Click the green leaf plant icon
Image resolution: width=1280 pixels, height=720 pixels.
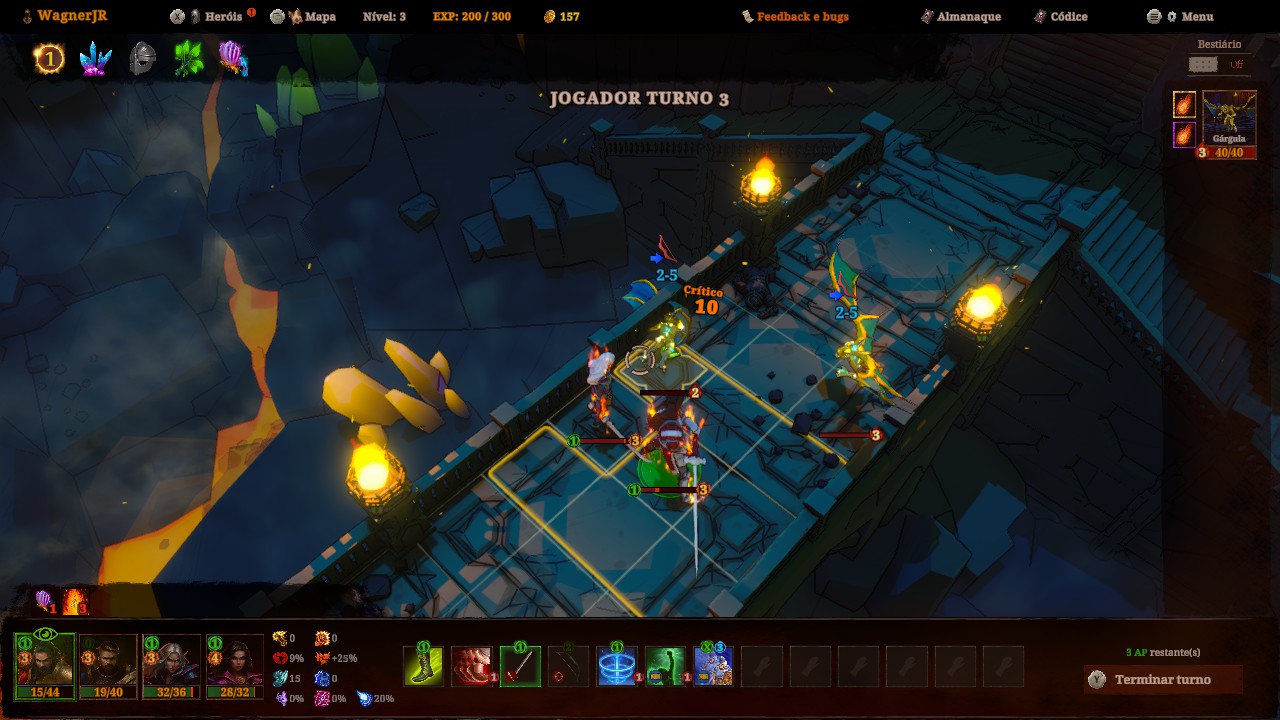pyautogui.click(x=188, y=59)
